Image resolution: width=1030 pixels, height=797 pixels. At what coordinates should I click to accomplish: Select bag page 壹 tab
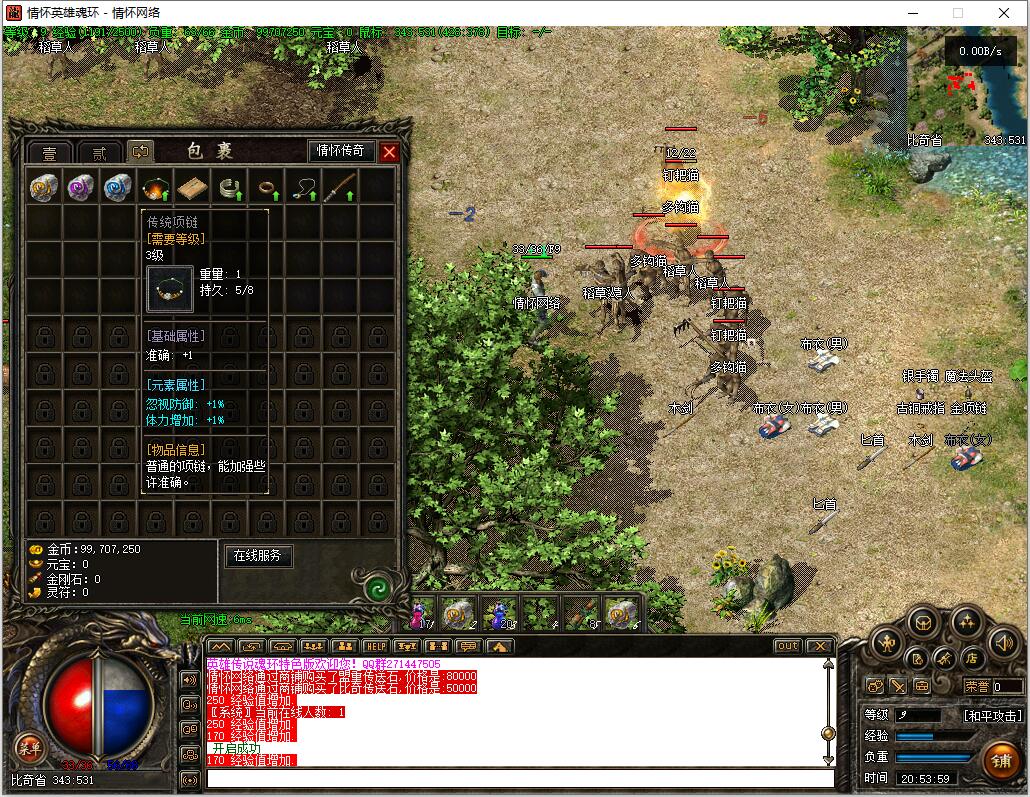pyautogui.click(x=49, y=153)
